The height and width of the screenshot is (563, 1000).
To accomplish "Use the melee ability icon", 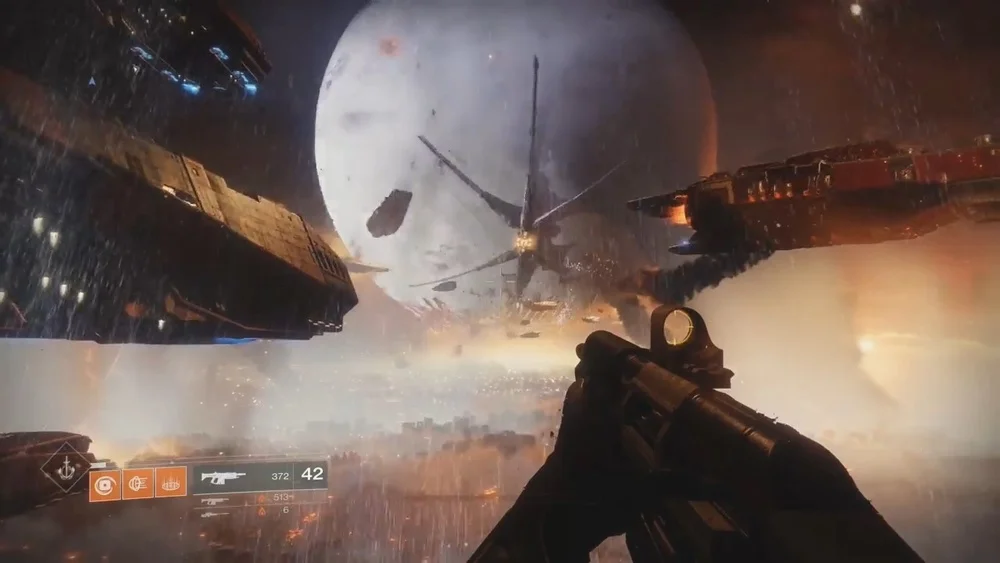I will pyautogui.click(x=138, y=485).
